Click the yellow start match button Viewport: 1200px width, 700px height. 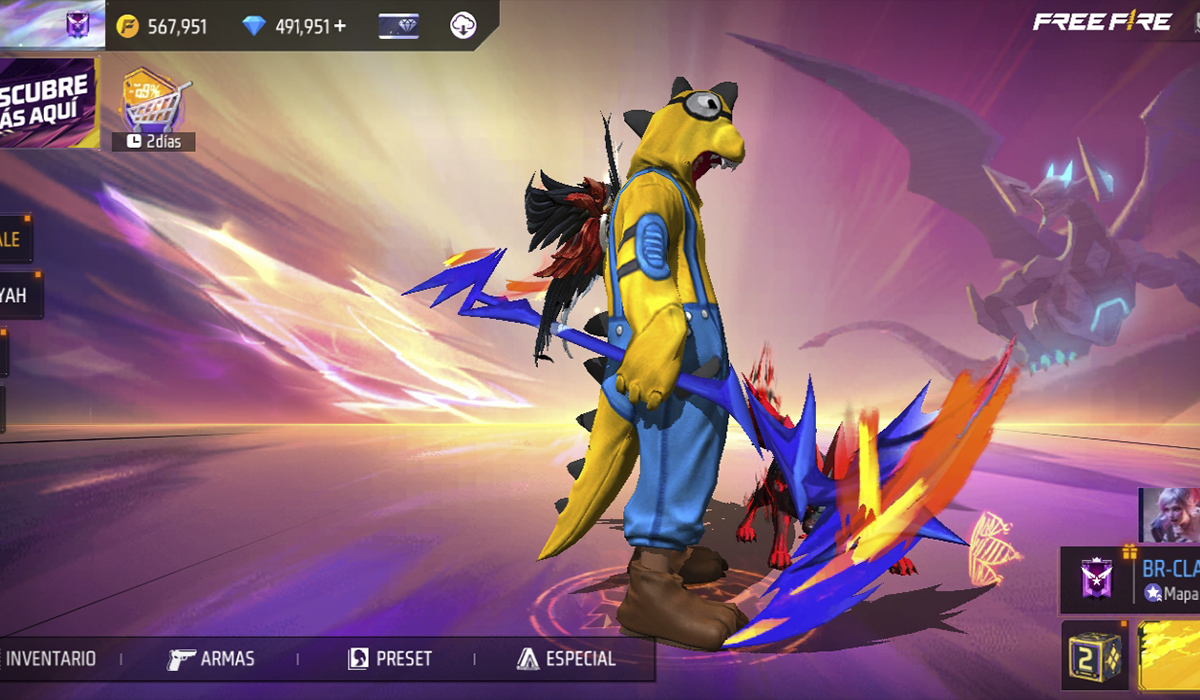pyautogui.click(x=1170, y=655)
